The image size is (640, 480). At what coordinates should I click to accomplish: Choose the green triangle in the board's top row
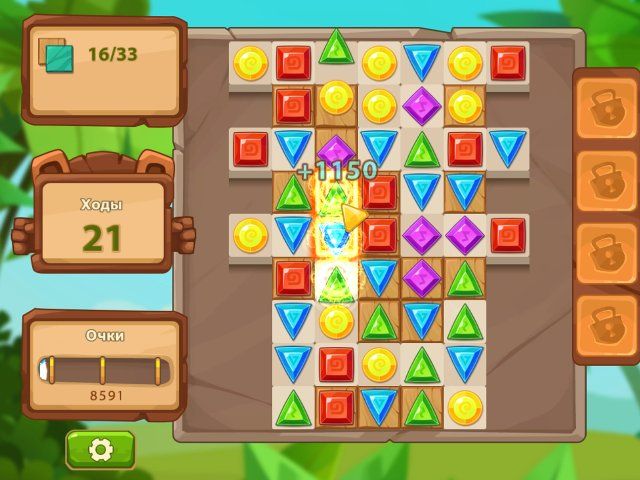tap(336, 47)
